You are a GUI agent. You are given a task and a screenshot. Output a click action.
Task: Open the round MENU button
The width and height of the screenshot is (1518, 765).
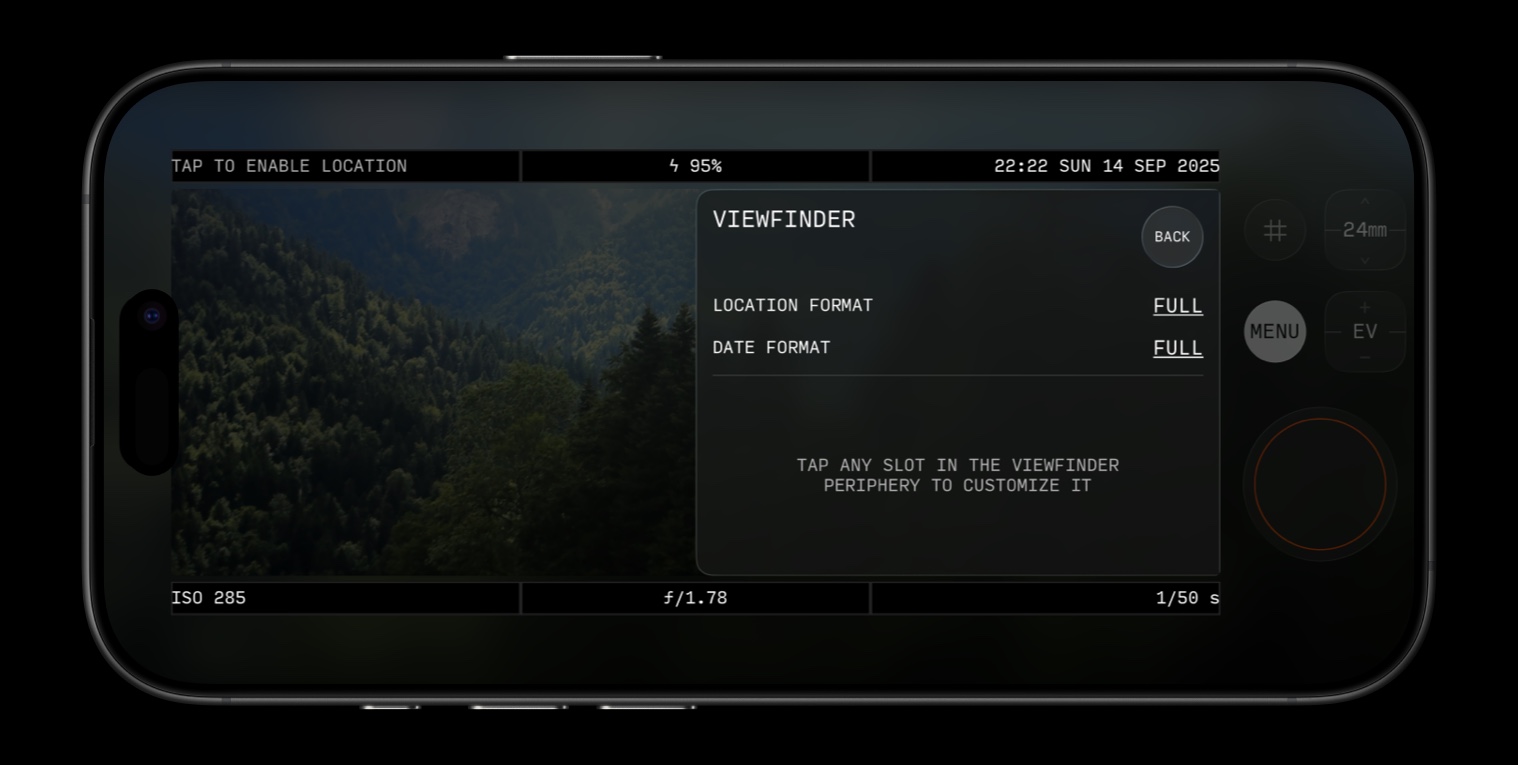click(1274, 331)
